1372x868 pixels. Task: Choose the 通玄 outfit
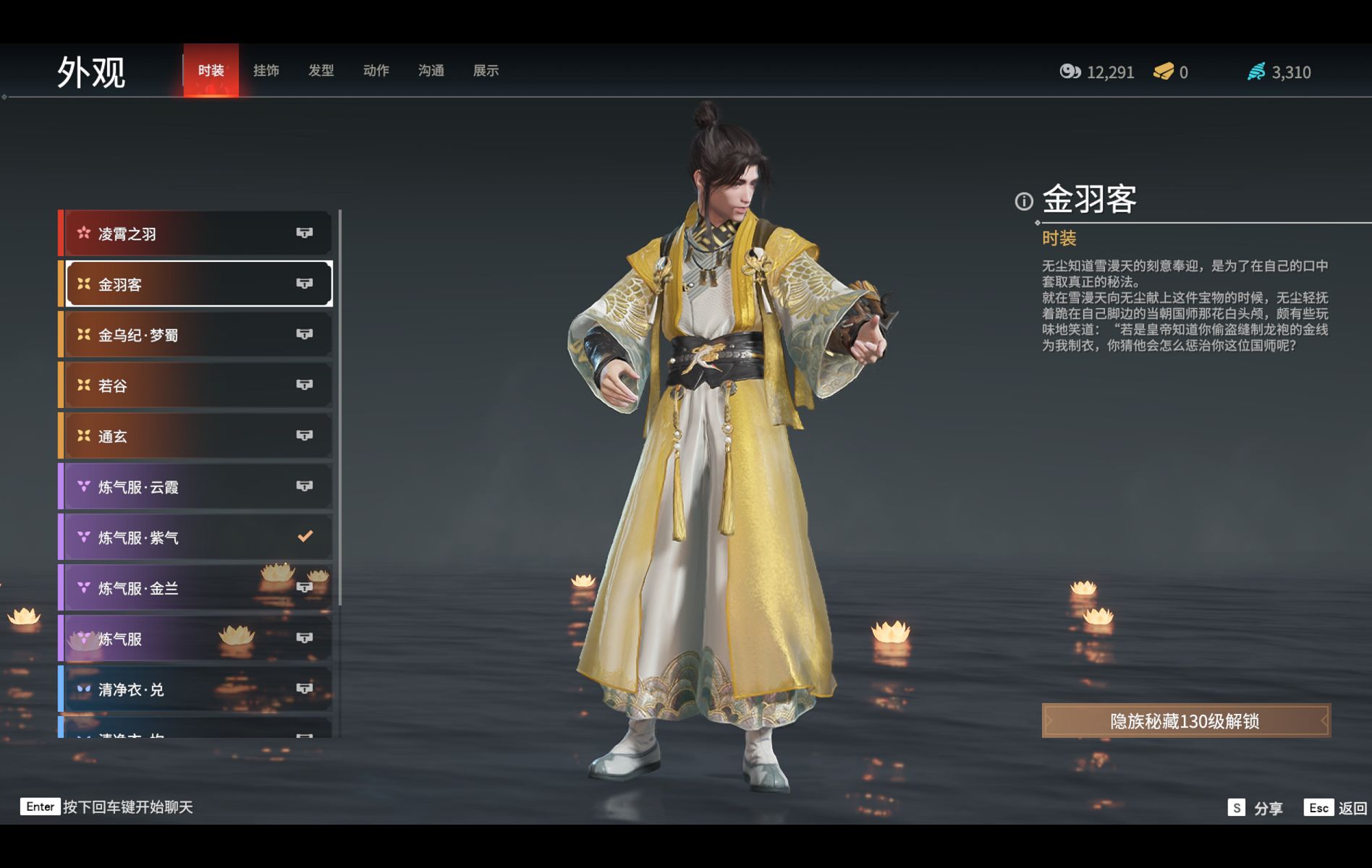(197, 436)
